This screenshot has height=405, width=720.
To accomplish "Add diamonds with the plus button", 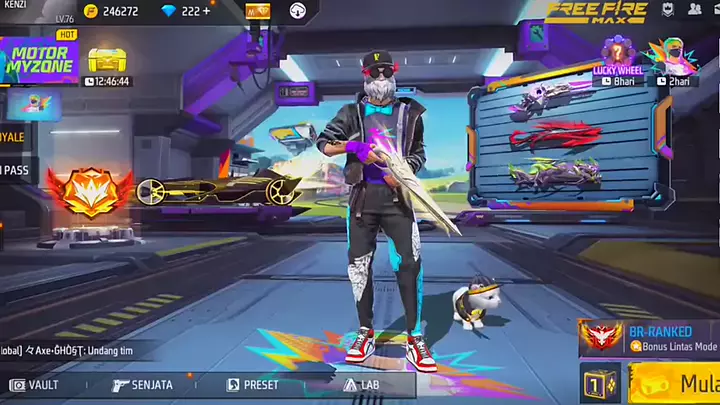I will [205, 11].
